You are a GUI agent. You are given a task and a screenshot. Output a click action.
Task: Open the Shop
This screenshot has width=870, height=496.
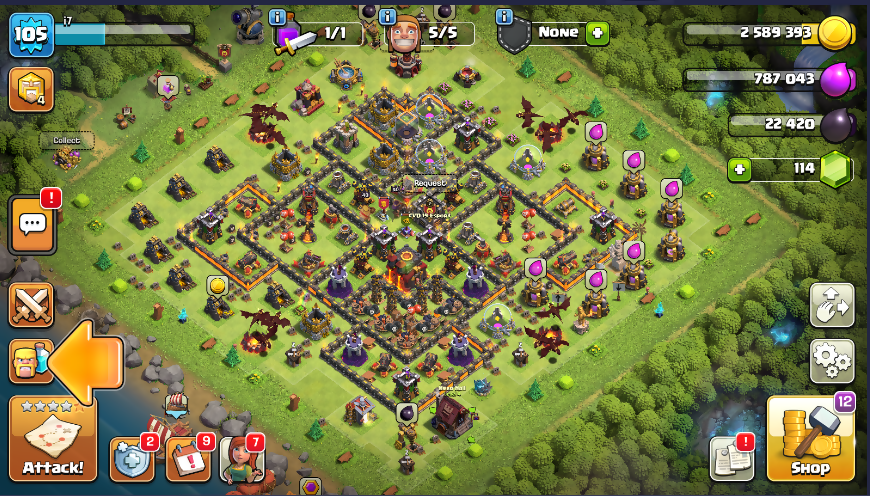[x=810, y=440]
